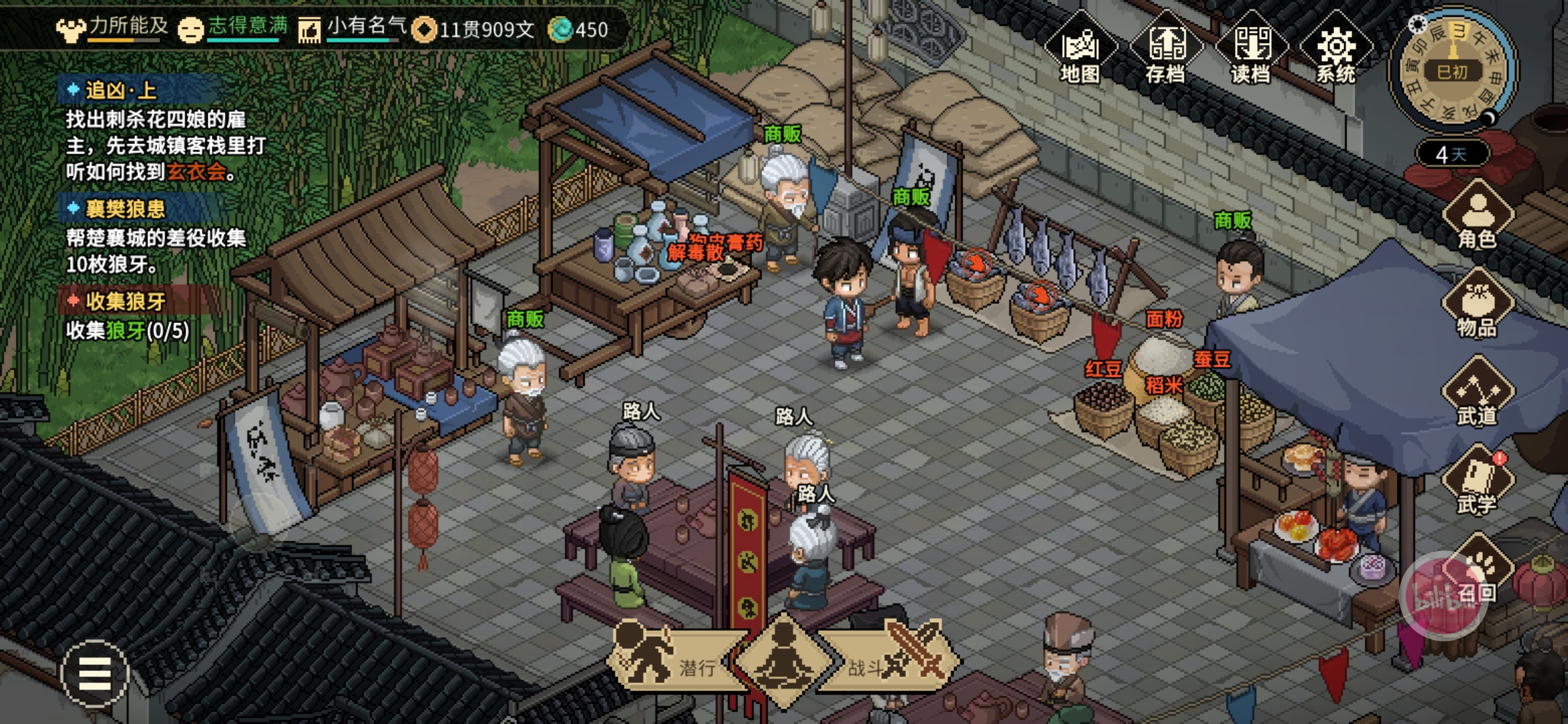The height and width of the screenshot is (724, 1568).
Task: Click the time-of-day compass dial
Action: click(x=1453, y=70)
